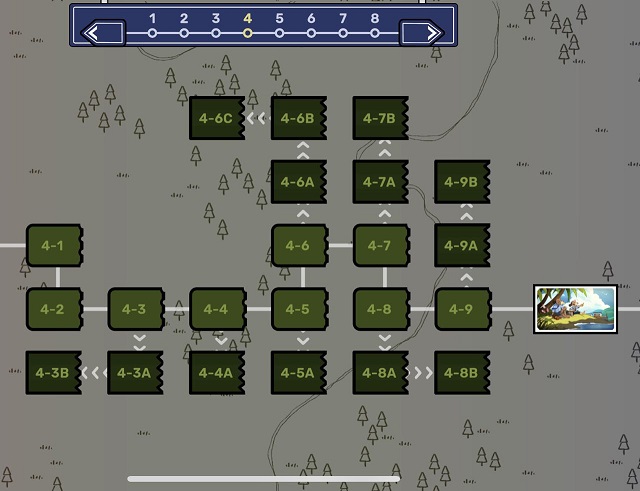Screen dimensions: 640x491
Task: Select stage 4-7
Action: 380,245
